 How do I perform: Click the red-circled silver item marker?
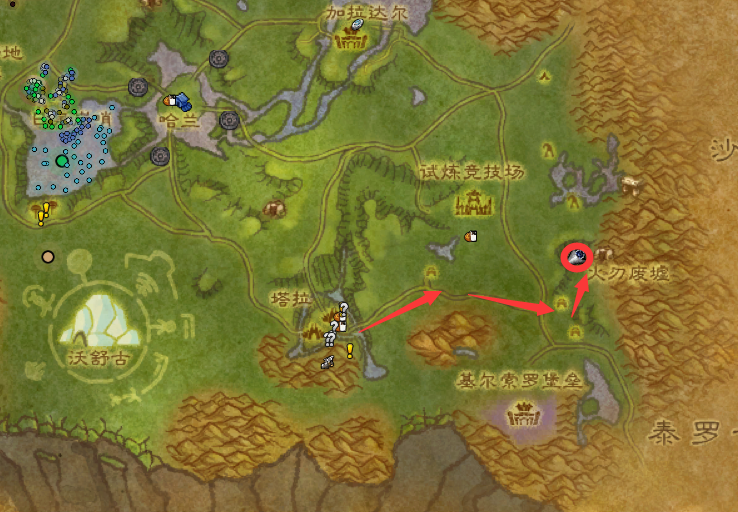(577, 258)
